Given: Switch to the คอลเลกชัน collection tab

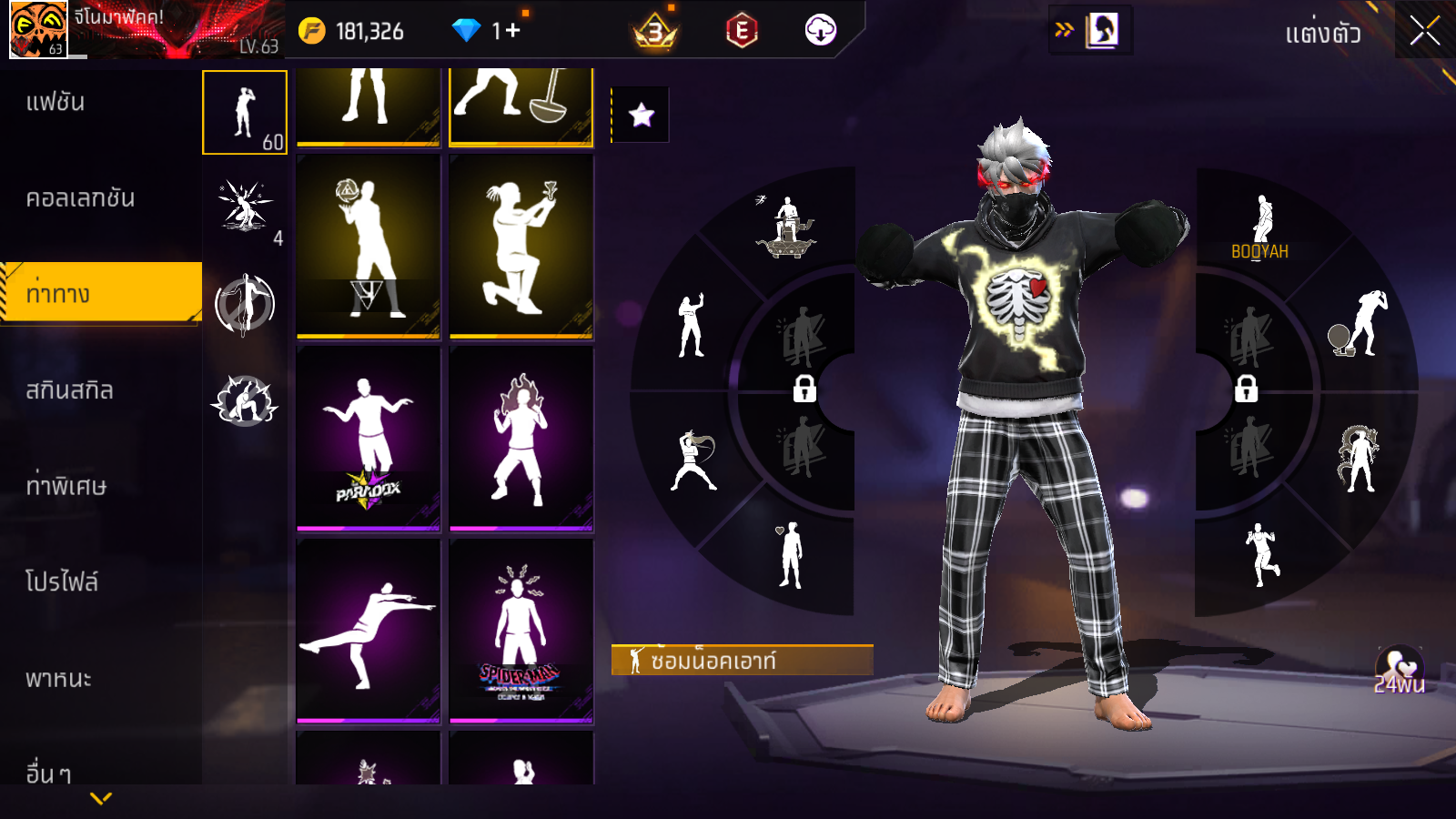Looking at the screenshot, I should pos(80,198).
